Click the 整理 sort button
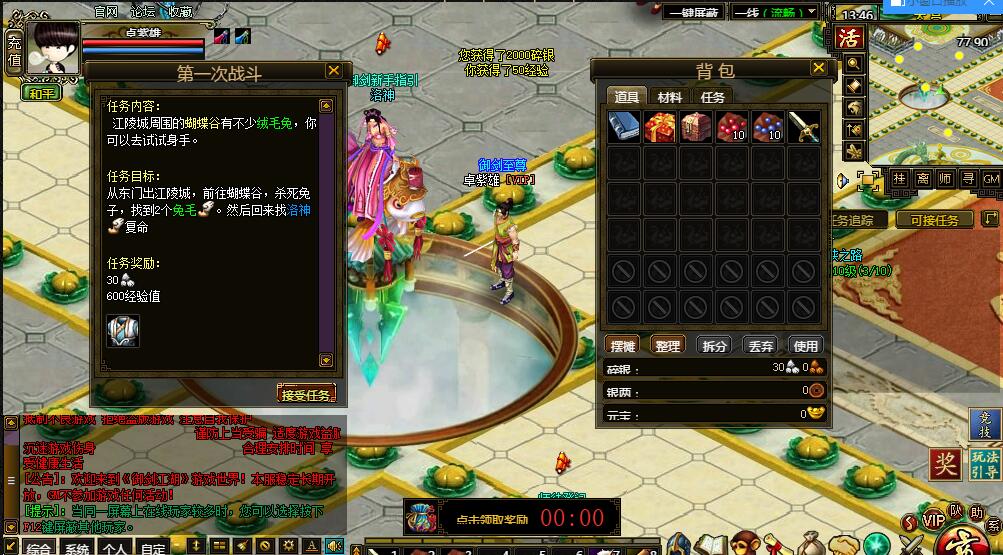 pyautogui.click(x=667, y=345)
